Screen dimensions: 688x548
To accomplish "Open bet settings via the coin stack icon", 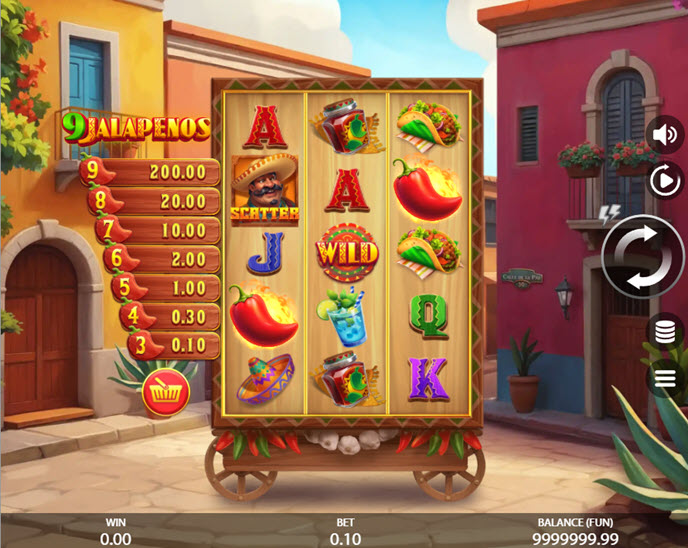I will coord(664,331).
